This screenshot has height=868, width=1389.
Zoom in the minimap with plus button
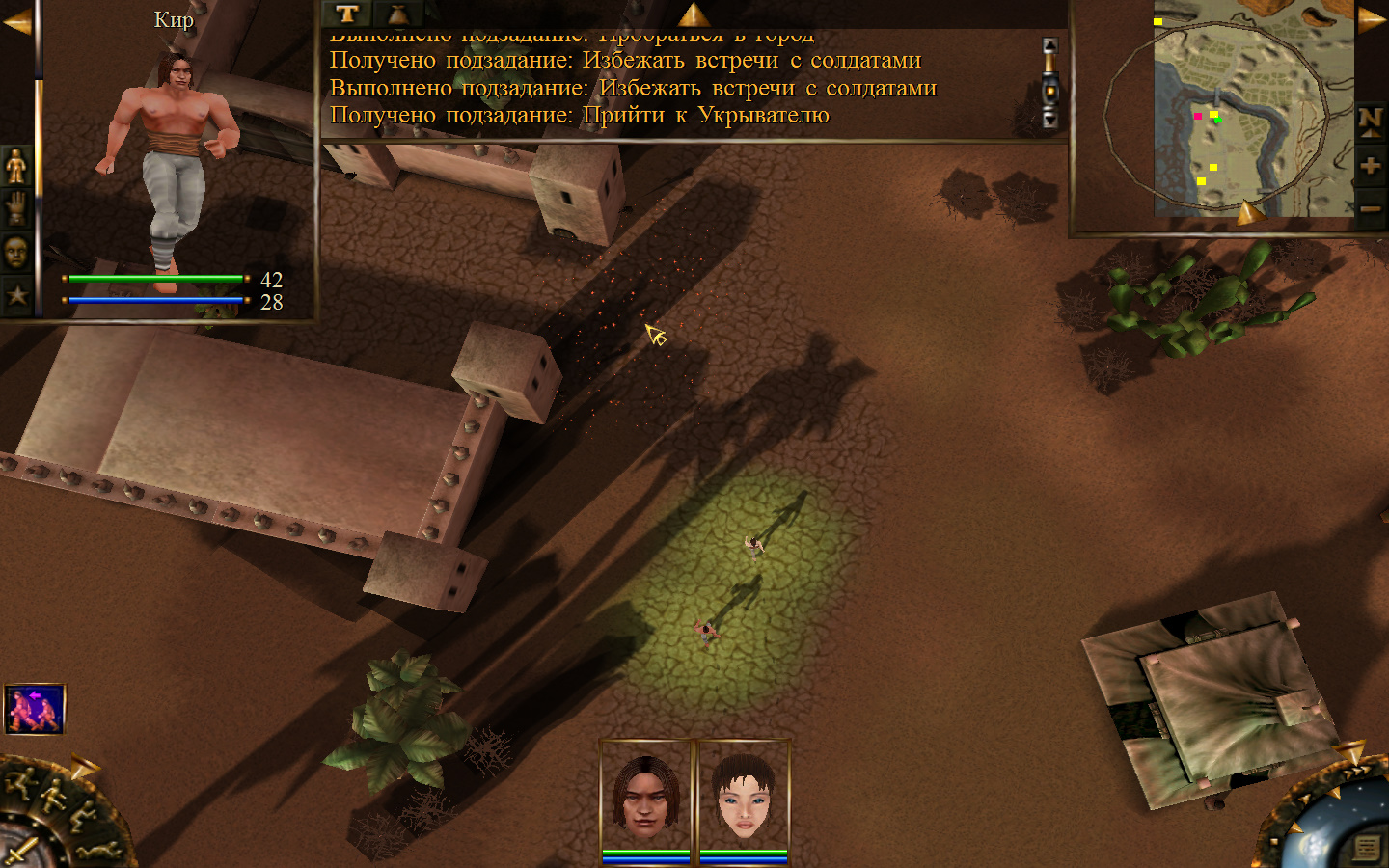click(x=1370, y=165)
